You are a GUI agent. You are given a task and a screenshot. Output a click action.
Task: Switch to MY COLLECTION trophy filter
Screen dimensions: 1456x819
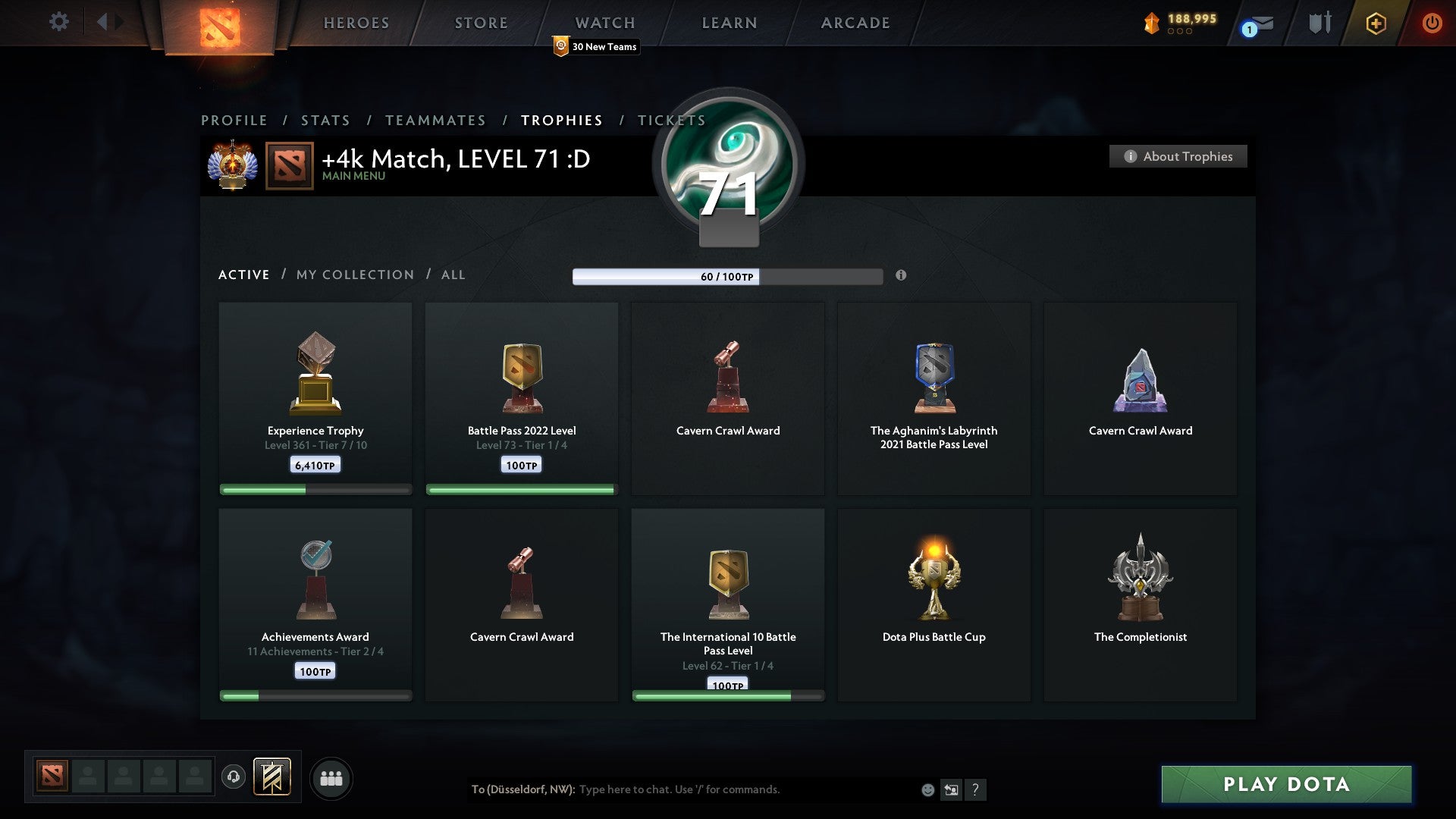coord(354,275)
